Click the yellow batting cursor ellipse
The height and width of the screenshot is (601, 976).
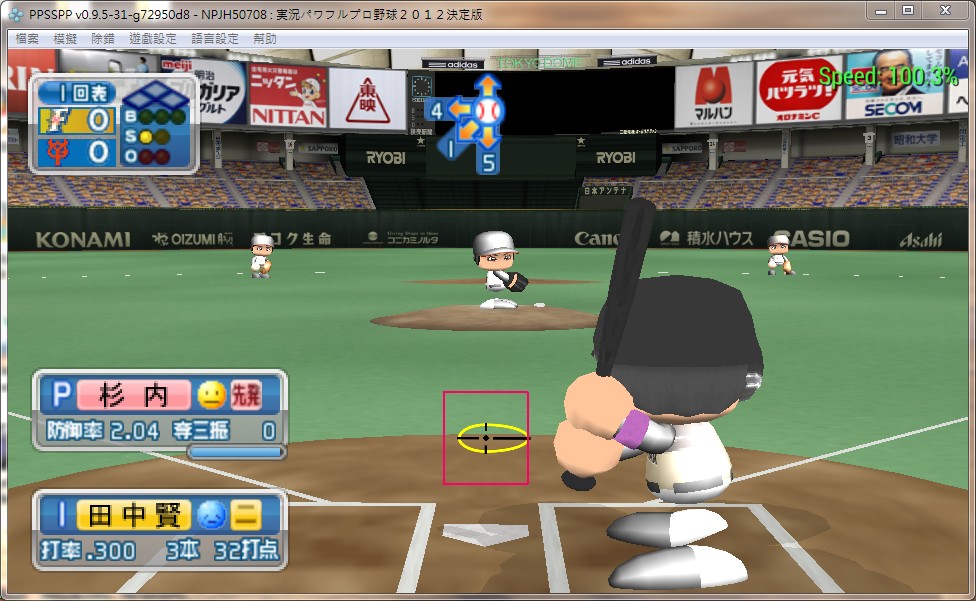click(492, 438)
